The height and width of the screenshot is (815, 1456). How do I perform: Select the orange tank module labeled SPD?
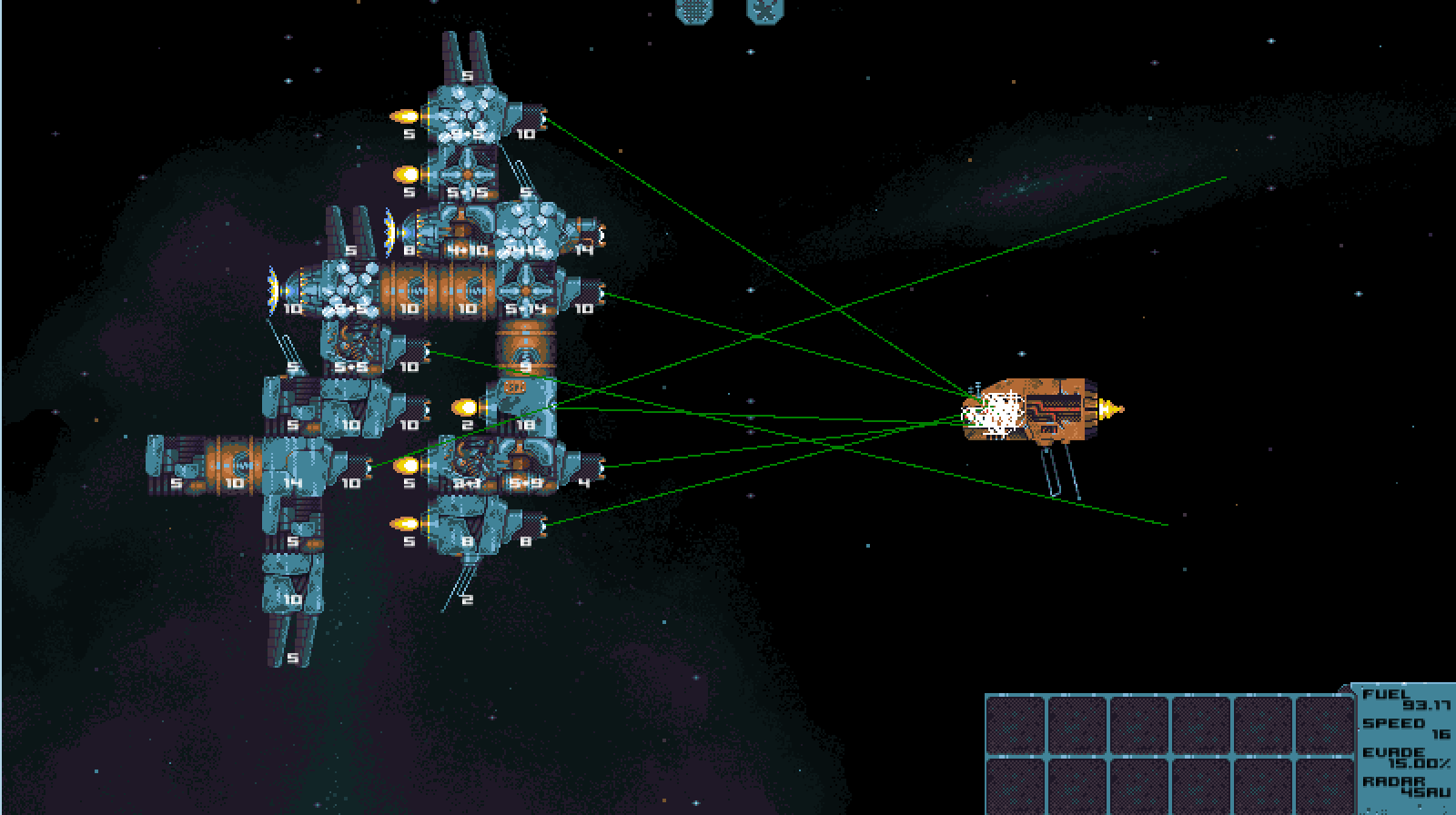(514, 386)
